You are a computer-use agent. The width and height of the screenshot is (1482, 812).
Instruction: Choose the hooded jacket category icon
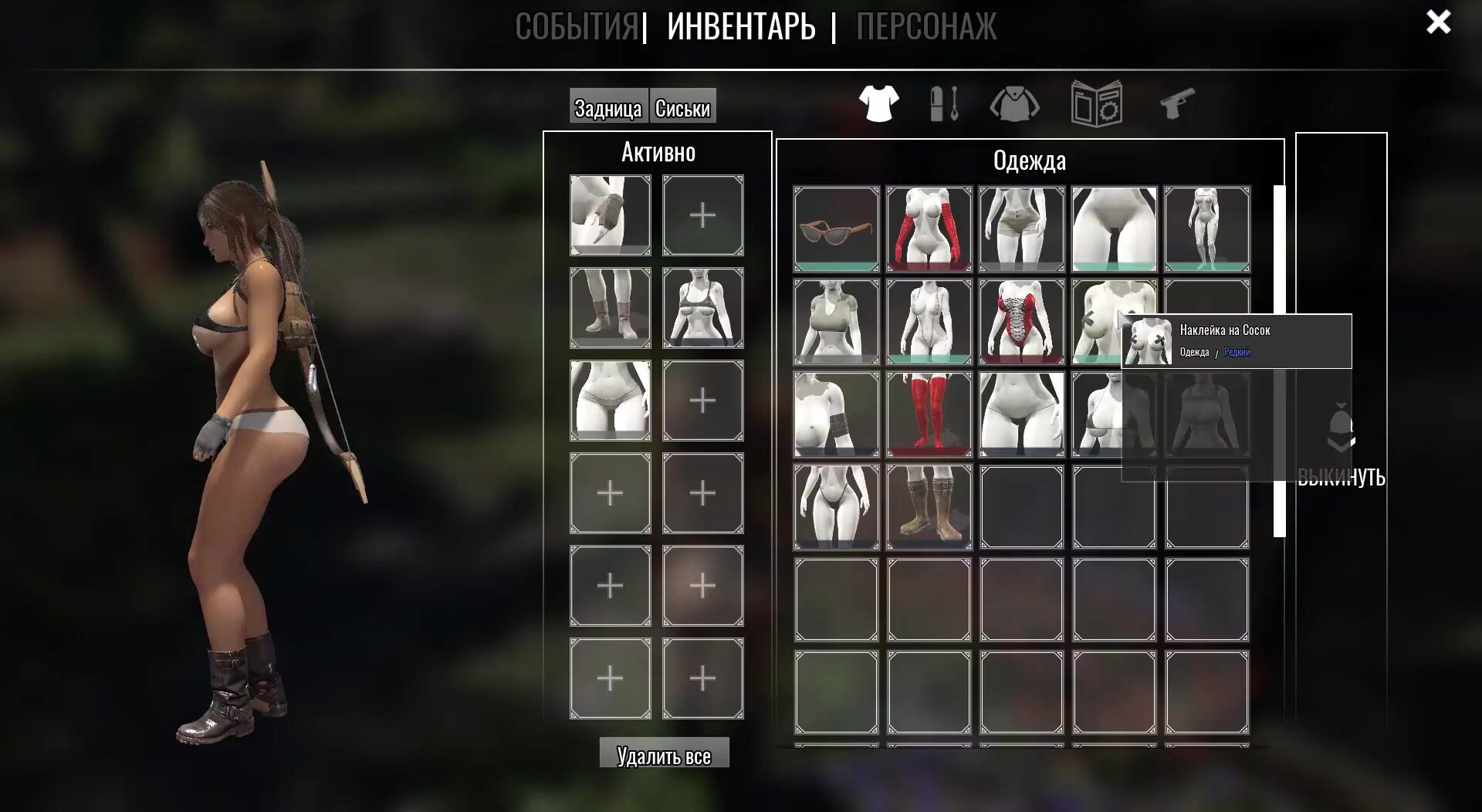tap(1014, 103)
